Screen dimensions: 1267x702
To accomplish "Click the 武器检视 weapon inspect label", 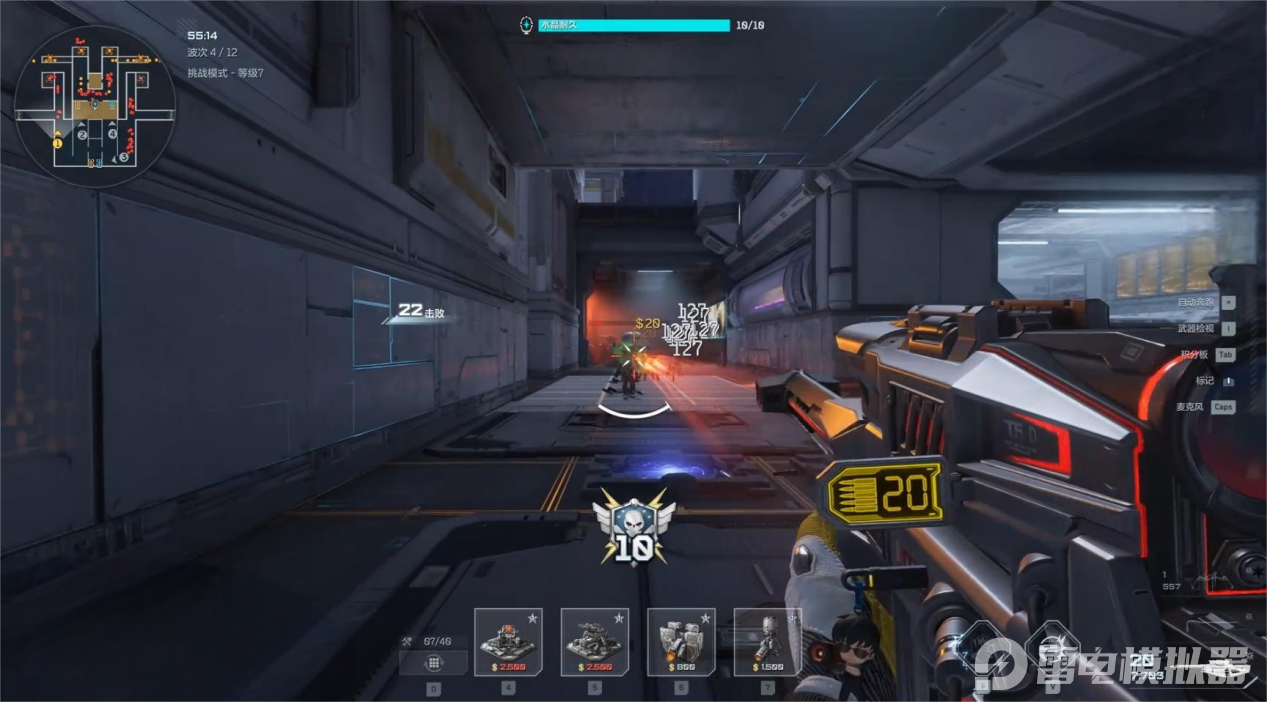I will [1196, 328].
